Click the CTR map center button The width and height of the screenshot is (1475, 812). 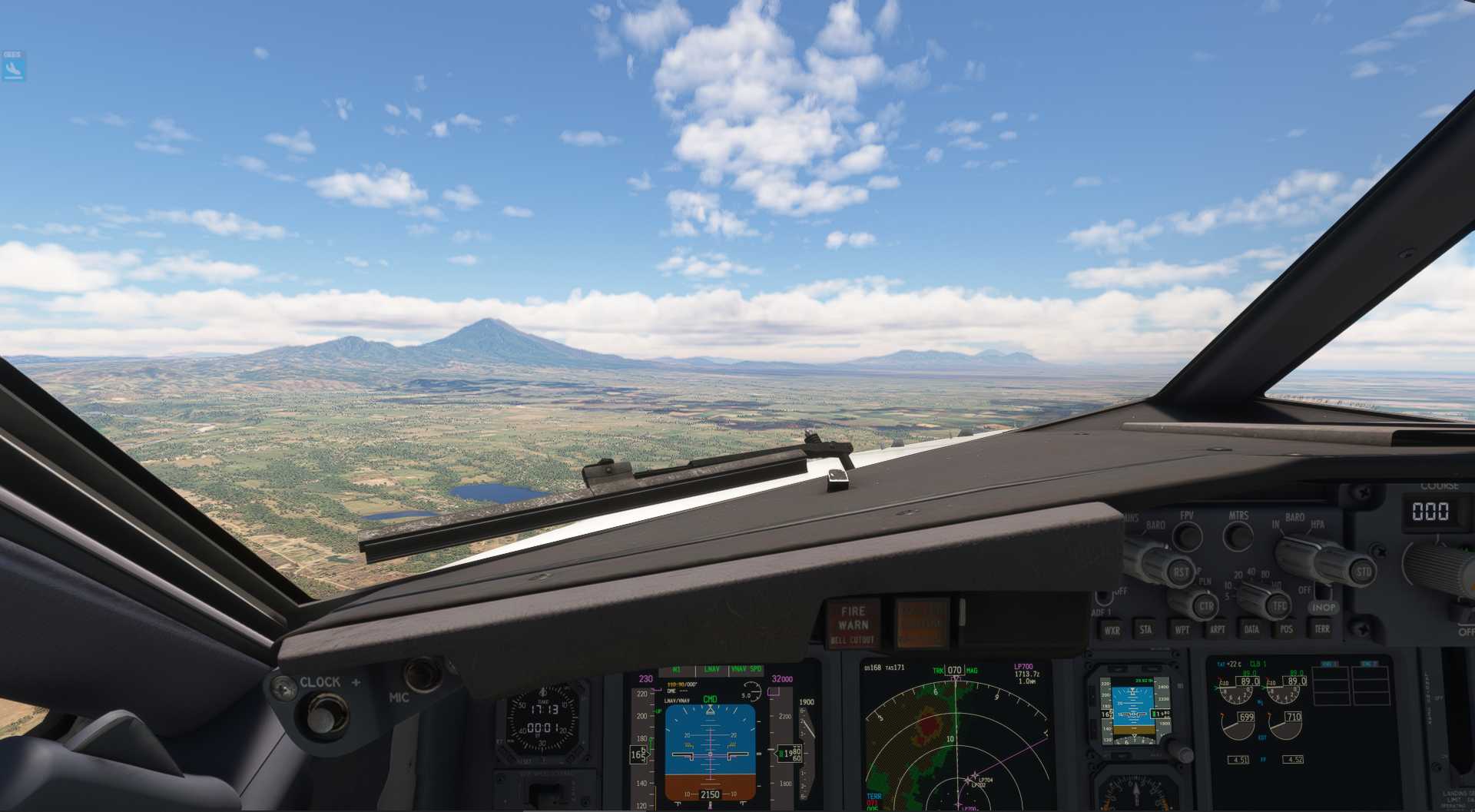click(x=1205, y=606)
